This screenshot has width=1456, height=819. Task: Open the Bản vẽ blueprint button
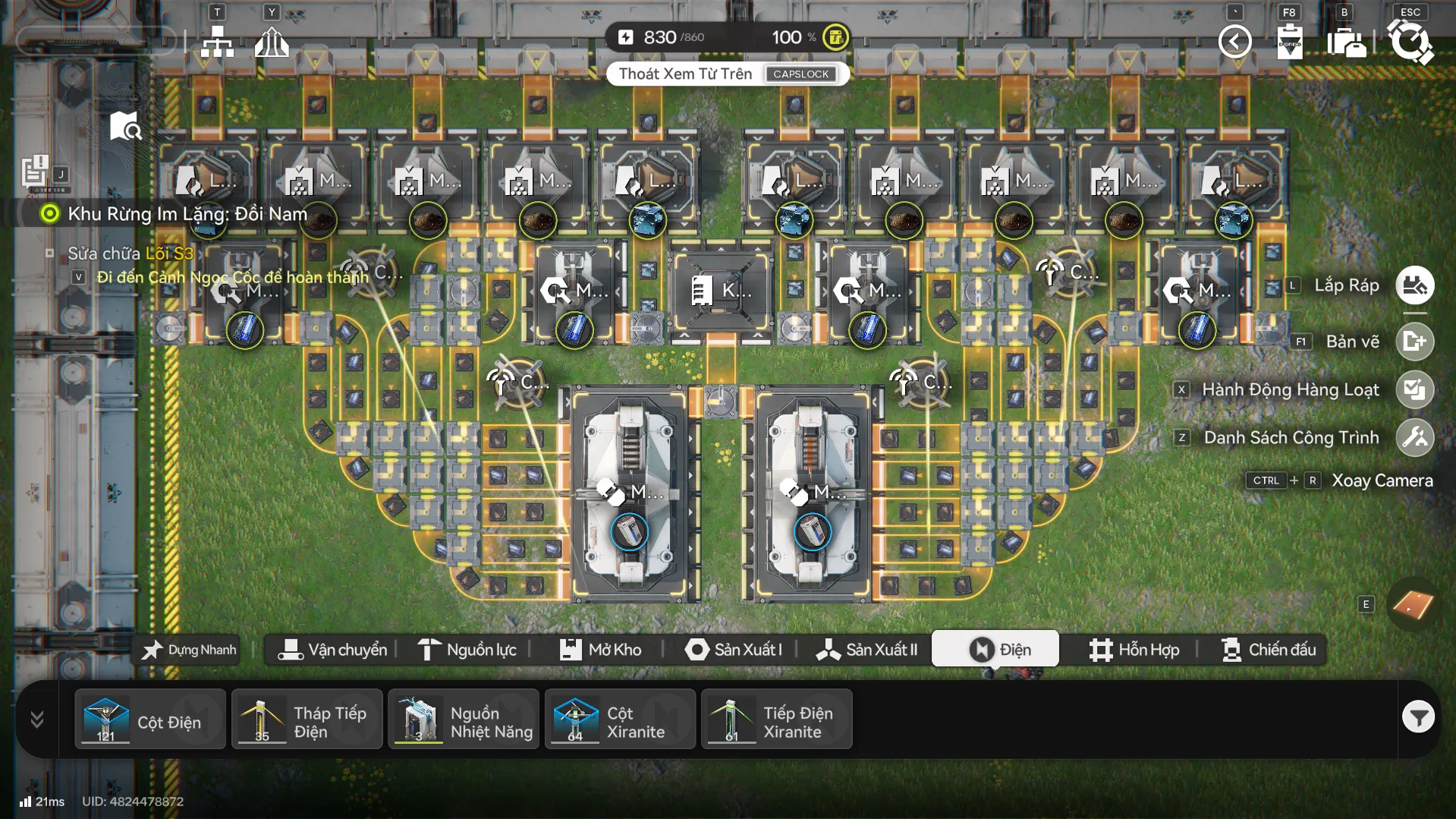point(1414,342)
